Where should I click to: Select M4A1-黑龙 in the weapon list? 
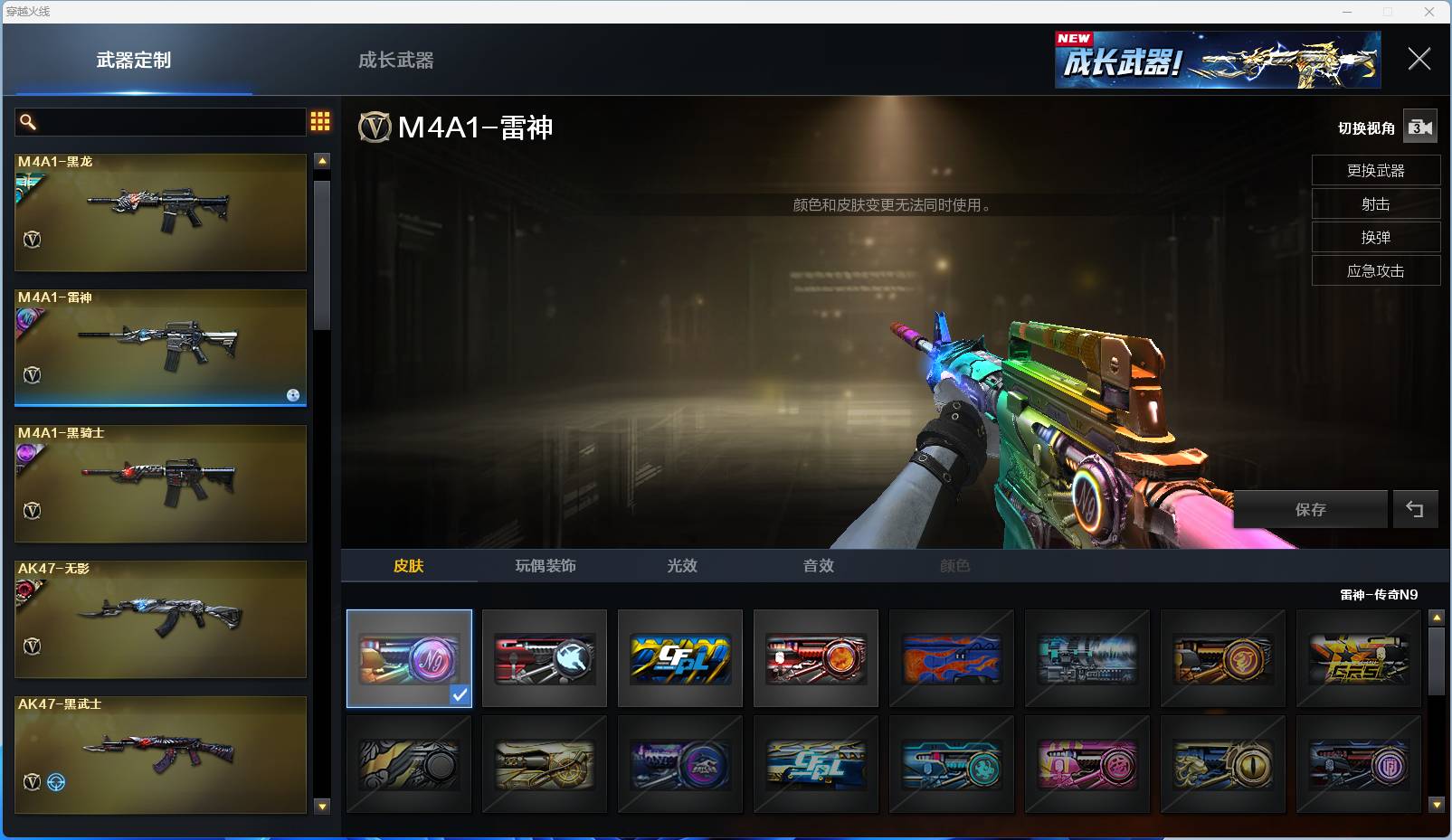tap(160, 212)
